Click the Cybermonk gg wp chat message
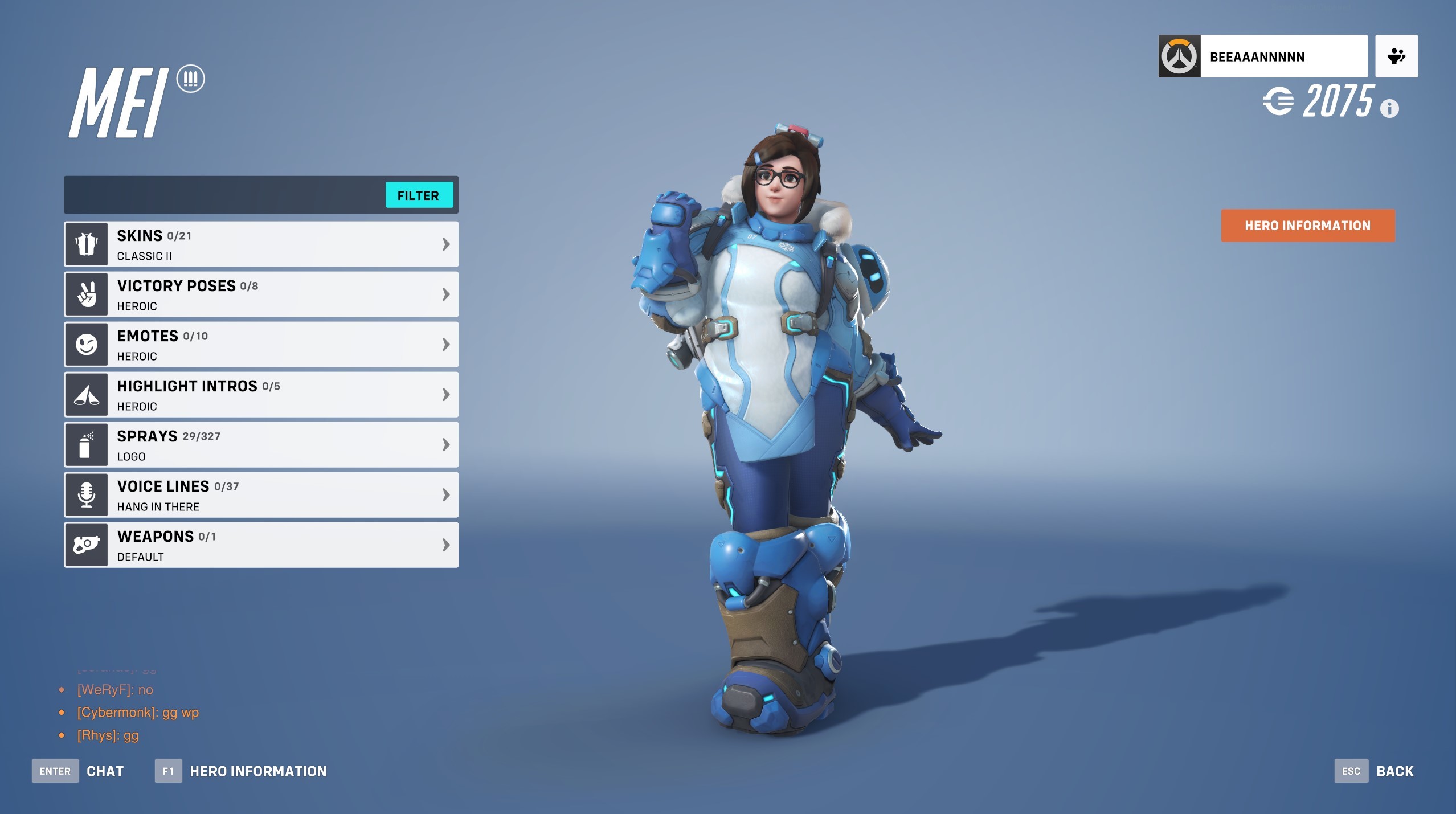This screenshot has width=1456, height=814. click(x=137, y=712)
